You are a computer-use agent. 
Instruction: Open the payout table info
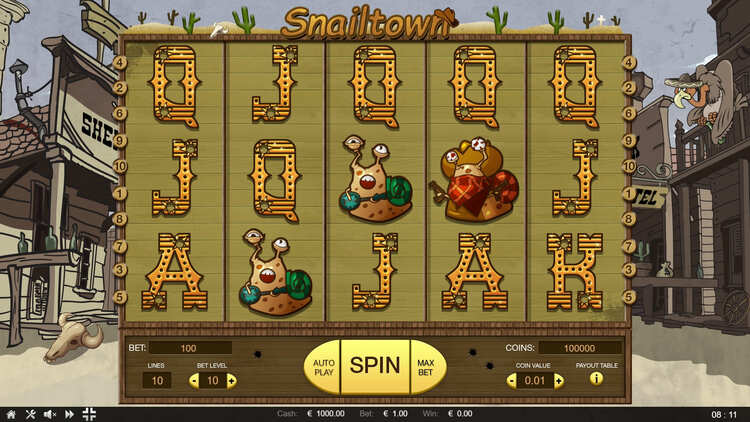pos(596,379)
